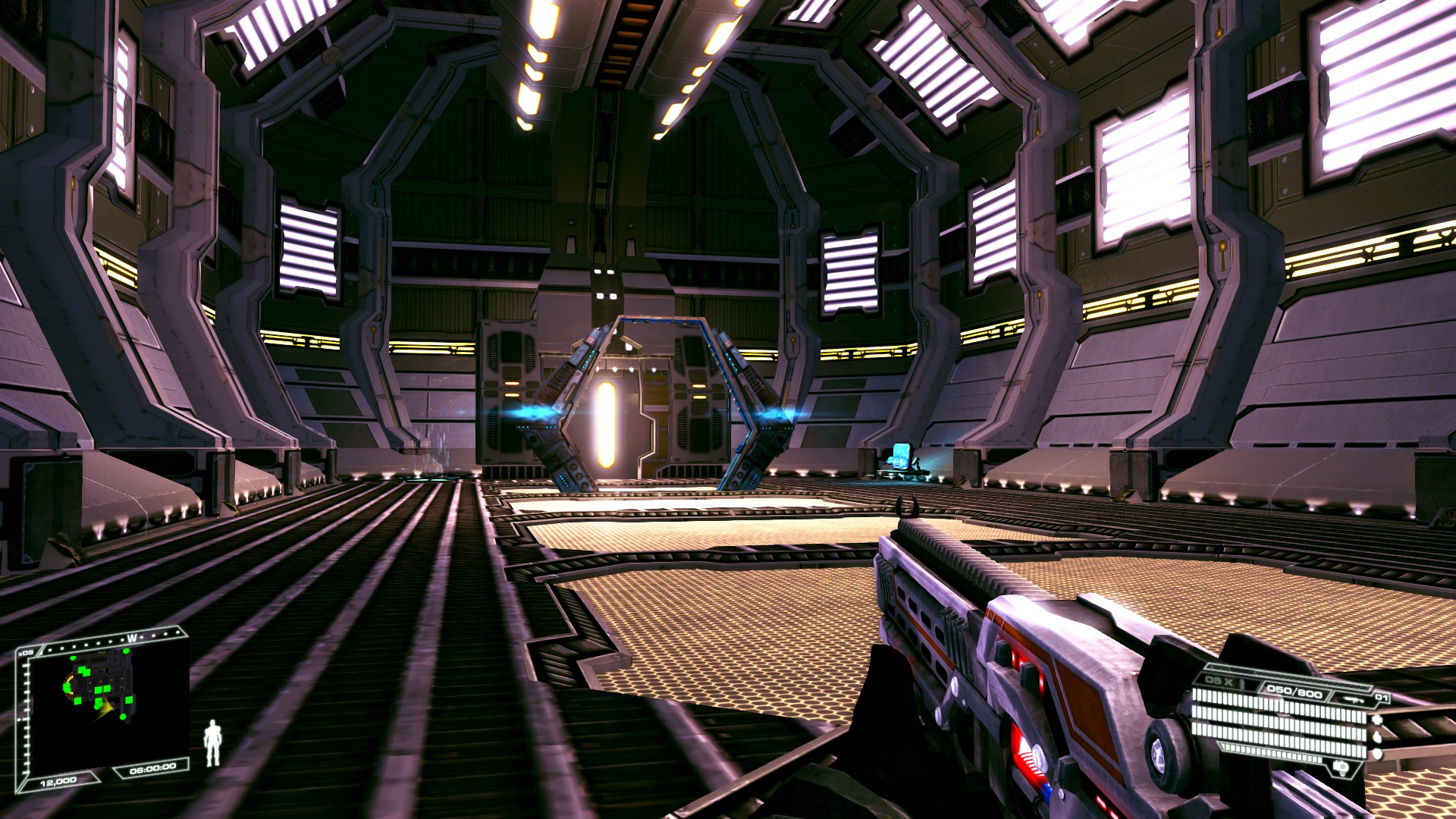
Task: Click the cross health icon
Action: (1376, 720)
